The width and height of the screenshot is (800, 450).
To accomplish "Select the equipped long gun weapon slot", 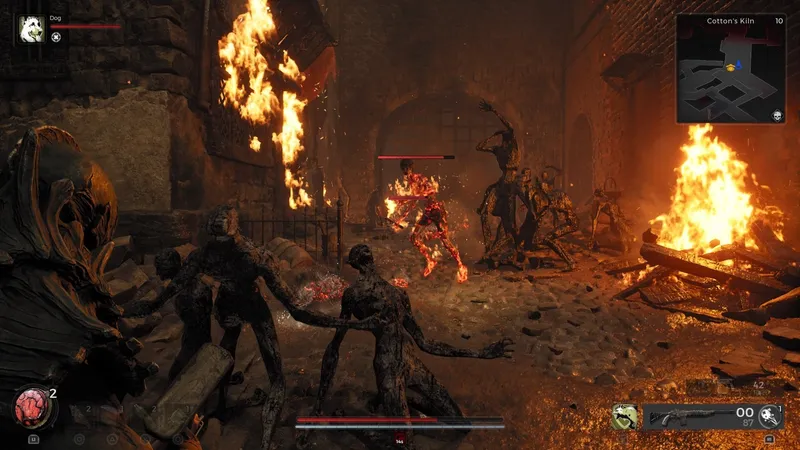I will (690, 416).
